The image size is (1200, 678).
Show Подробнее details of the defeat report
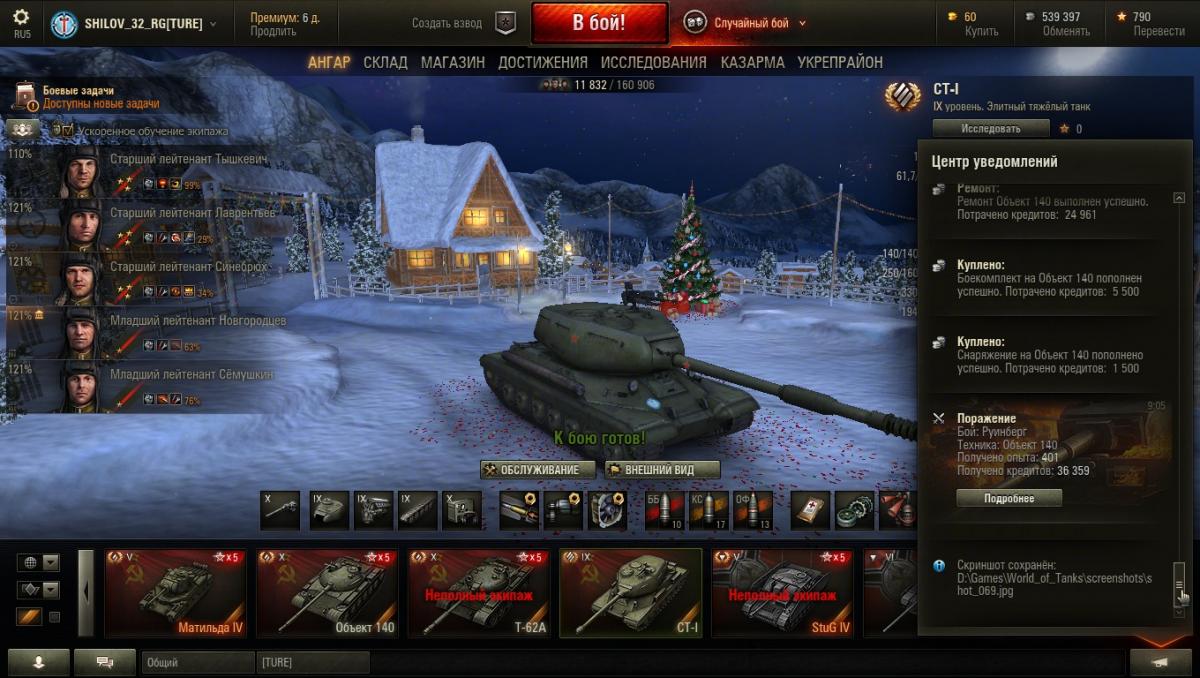point(1008,498)
